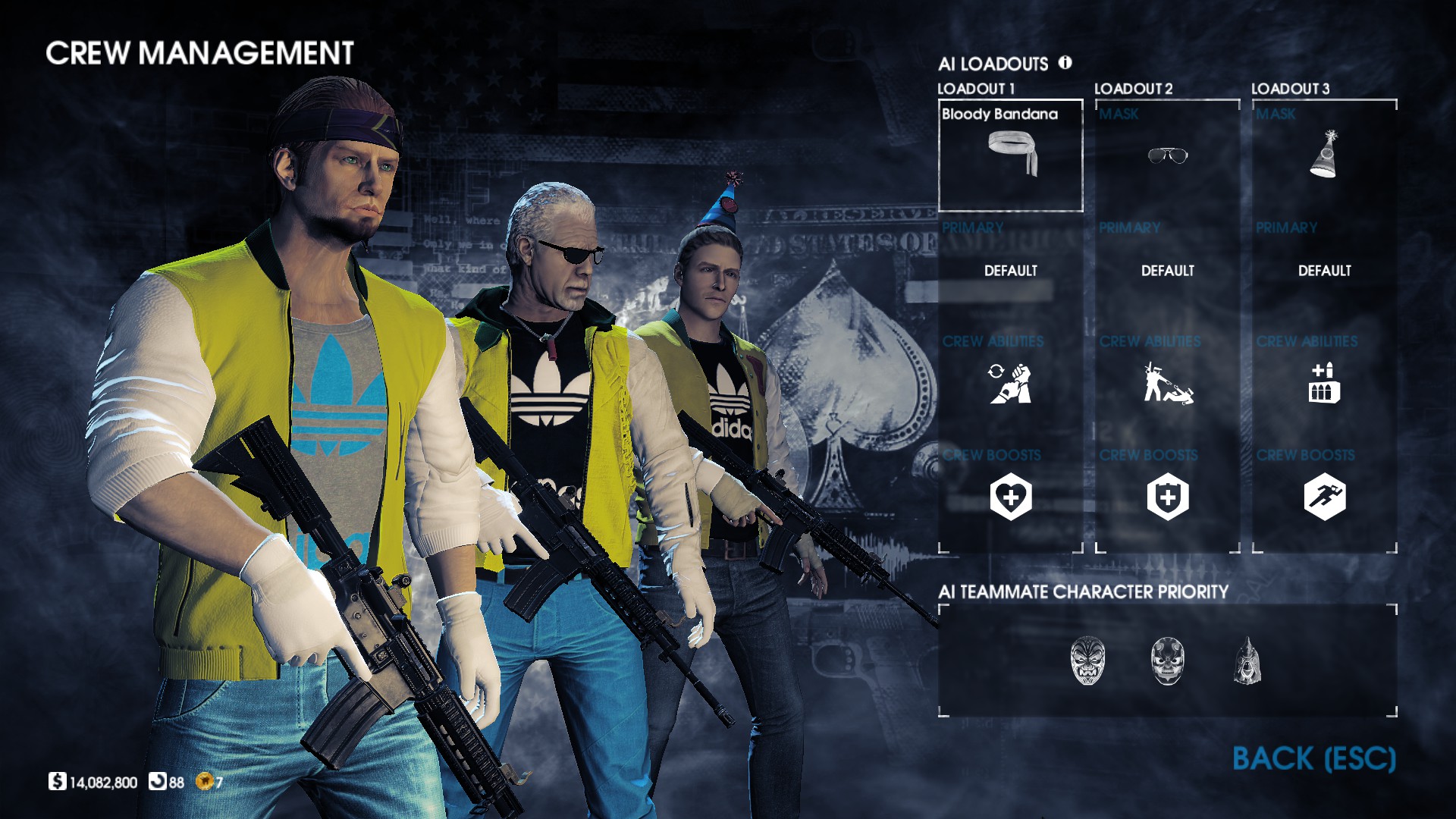
Task: Change Loadout 2 primary weapon
Action: 1167,271
